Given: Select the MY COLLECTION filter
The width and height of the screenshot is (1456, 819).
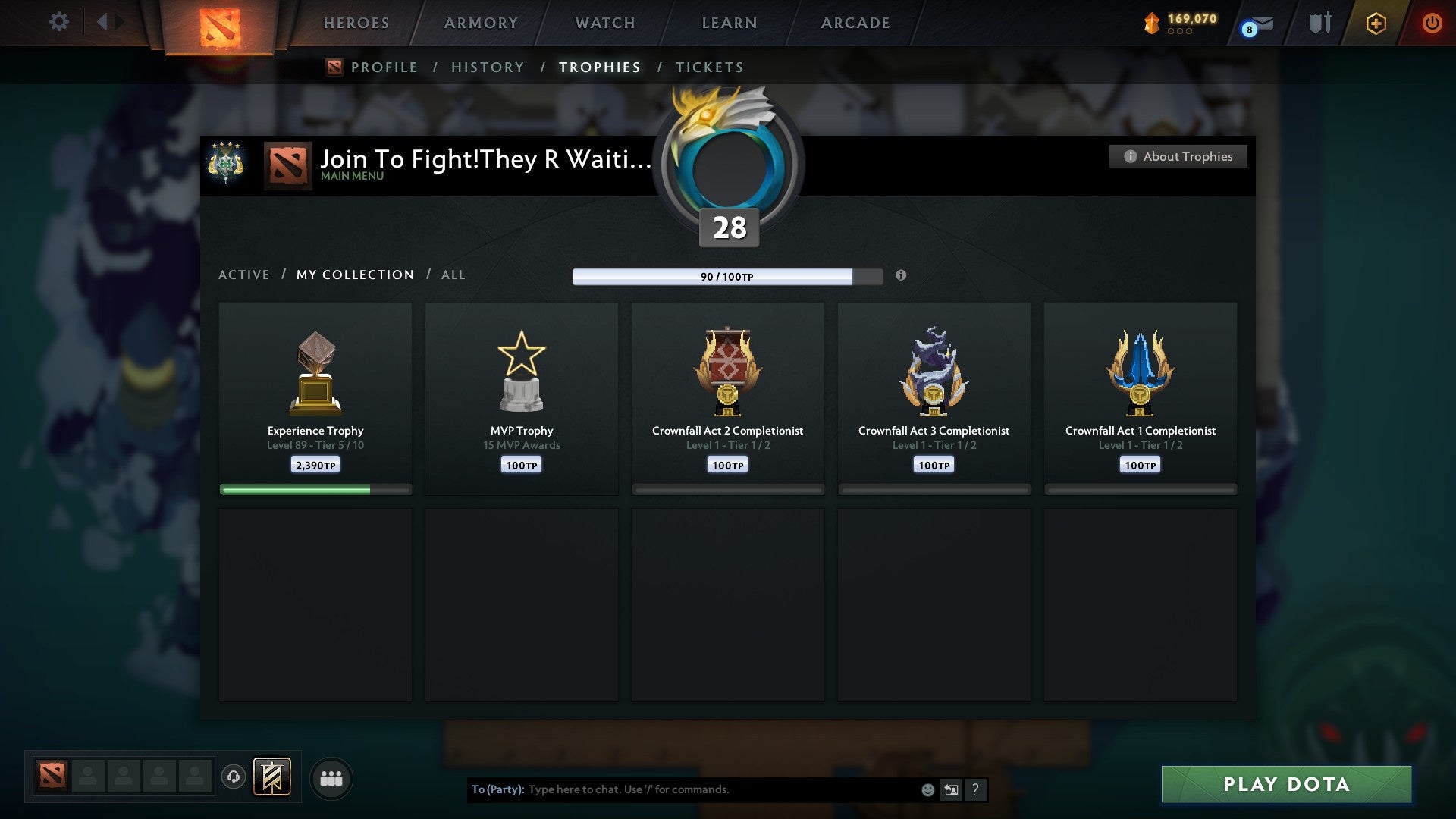Looking at the screenshot, I should click(355, 275).
